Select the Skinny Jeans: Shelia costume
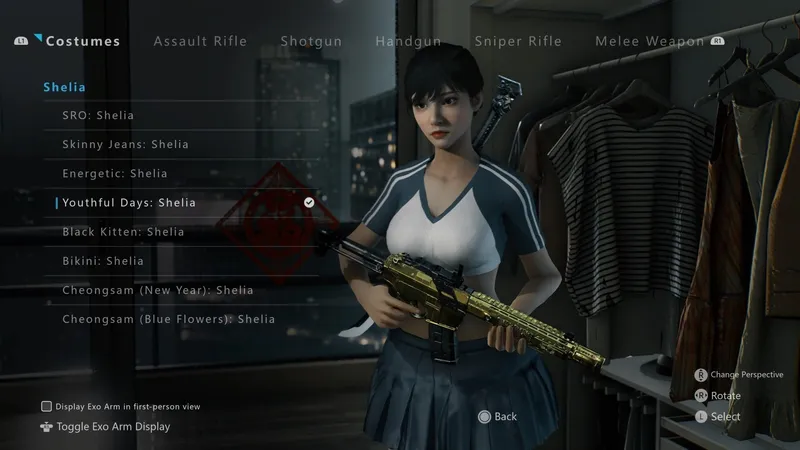 tap(125, 145)
